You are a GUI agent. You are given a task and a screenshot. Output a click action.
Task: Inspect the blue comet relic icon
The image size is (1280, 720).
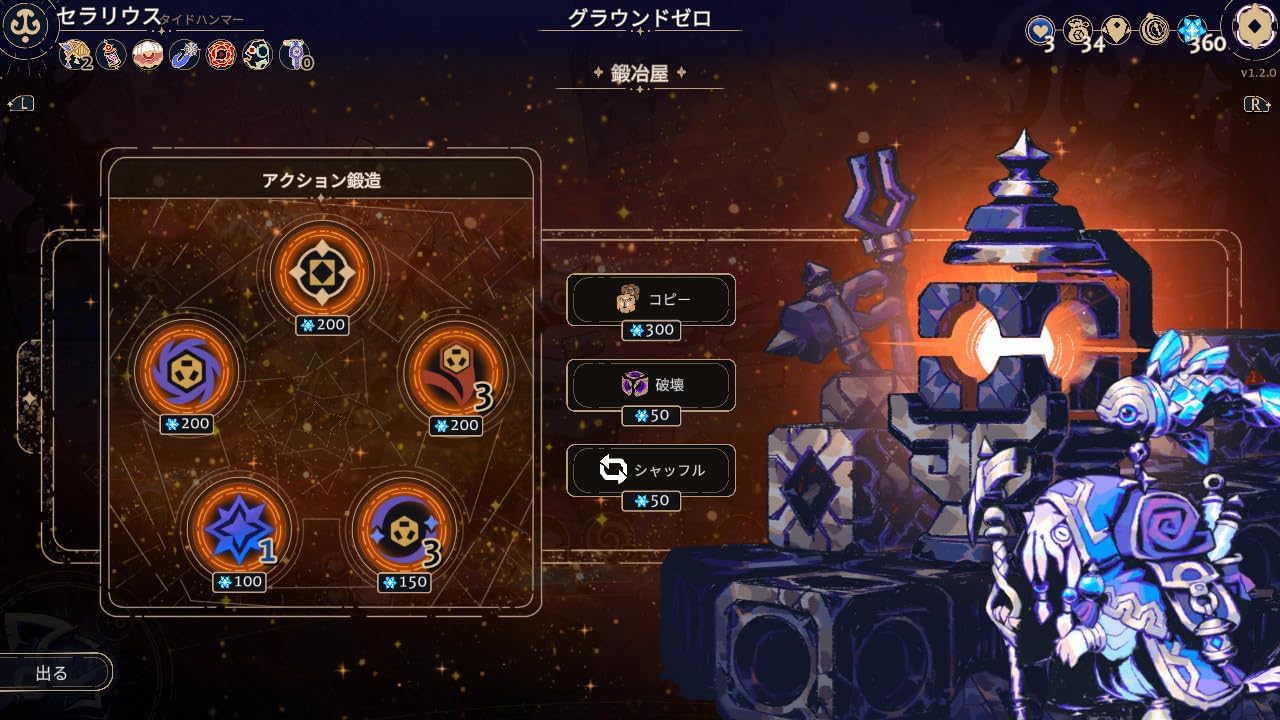coord(184,54)
